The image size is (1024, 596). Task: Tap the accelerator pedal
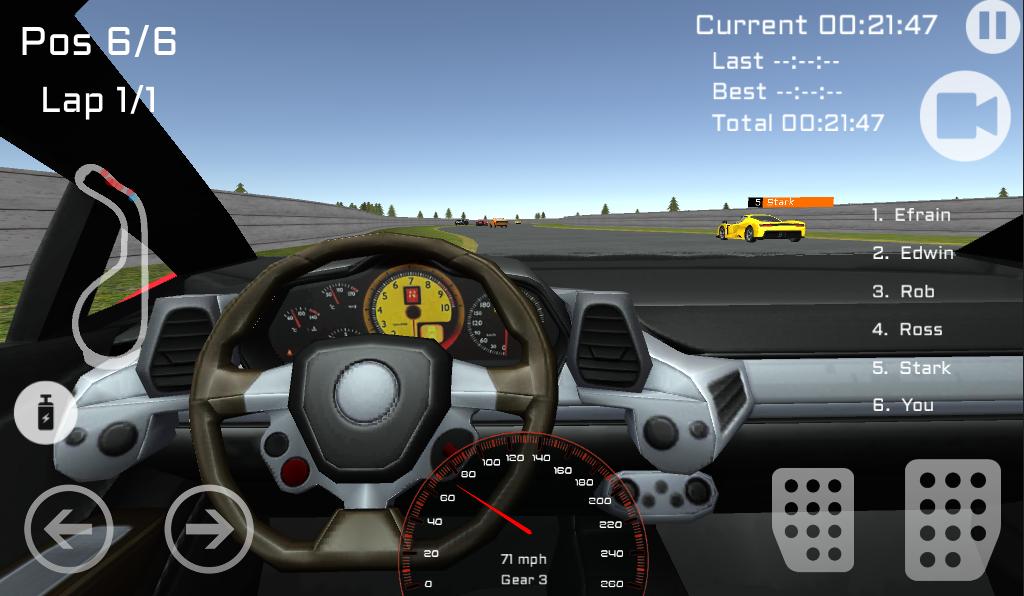tap(952, 519)
